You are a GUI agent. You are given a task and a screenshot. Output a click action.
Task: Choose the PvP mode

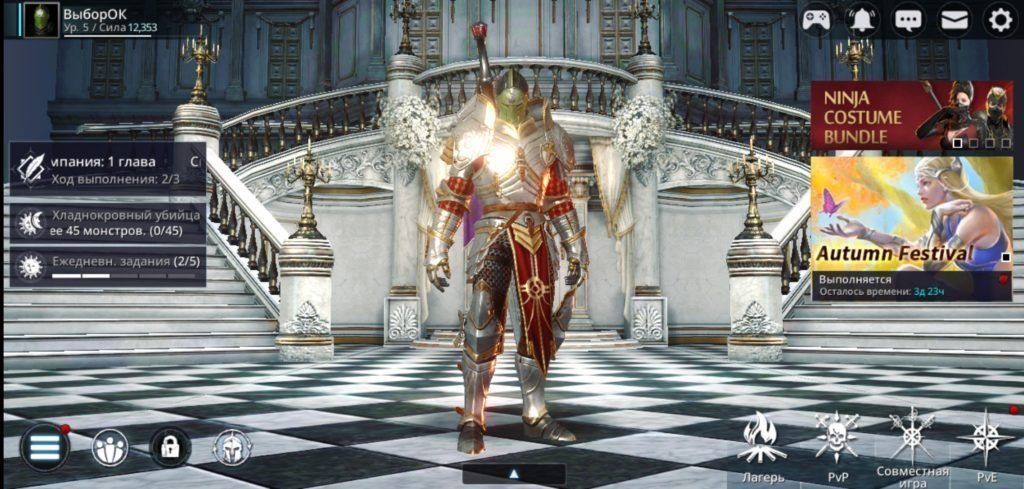click(x=837, y=446)
